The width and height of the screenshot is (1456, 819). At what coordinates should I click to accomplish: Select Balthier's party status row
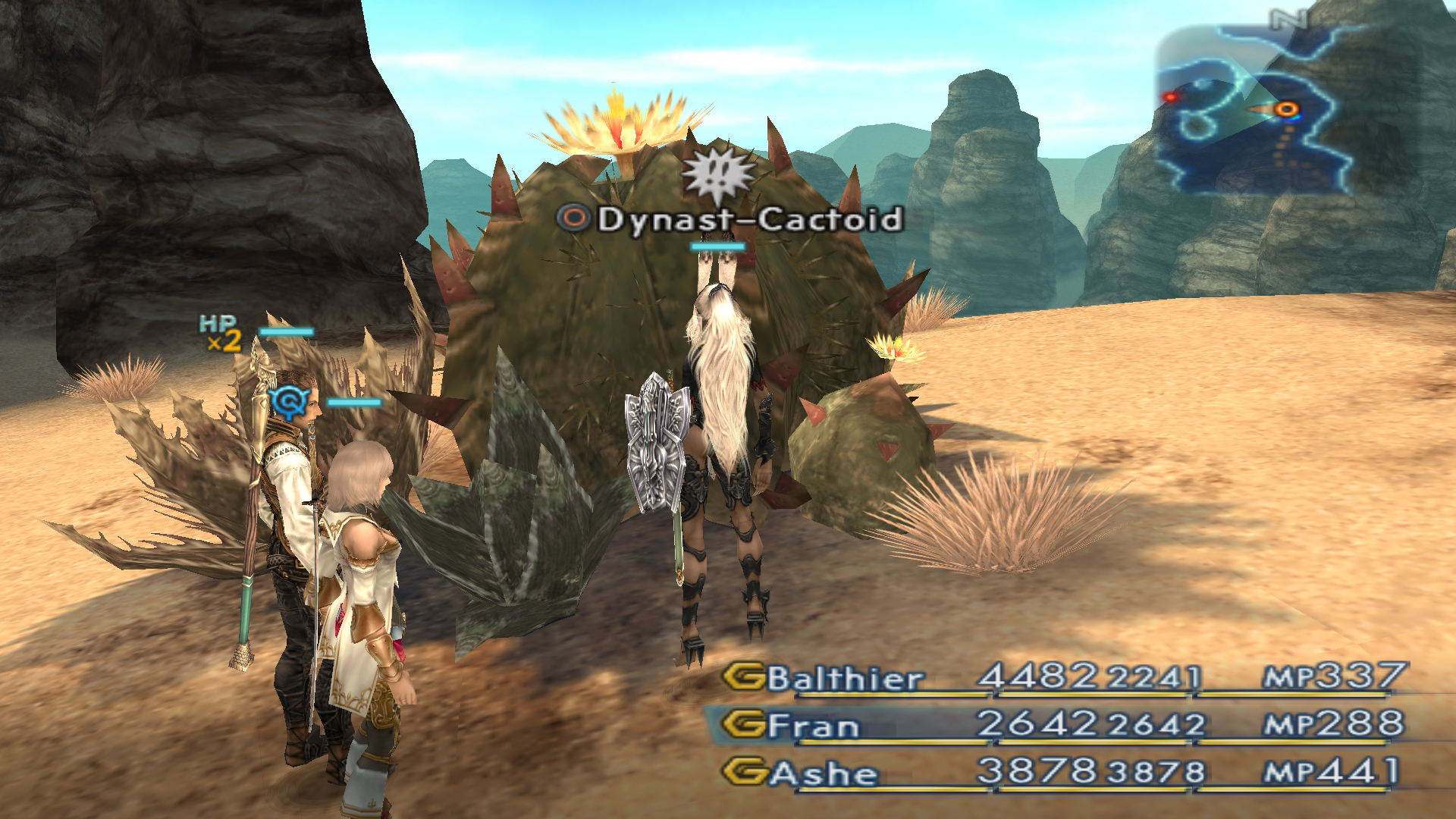1062,677
